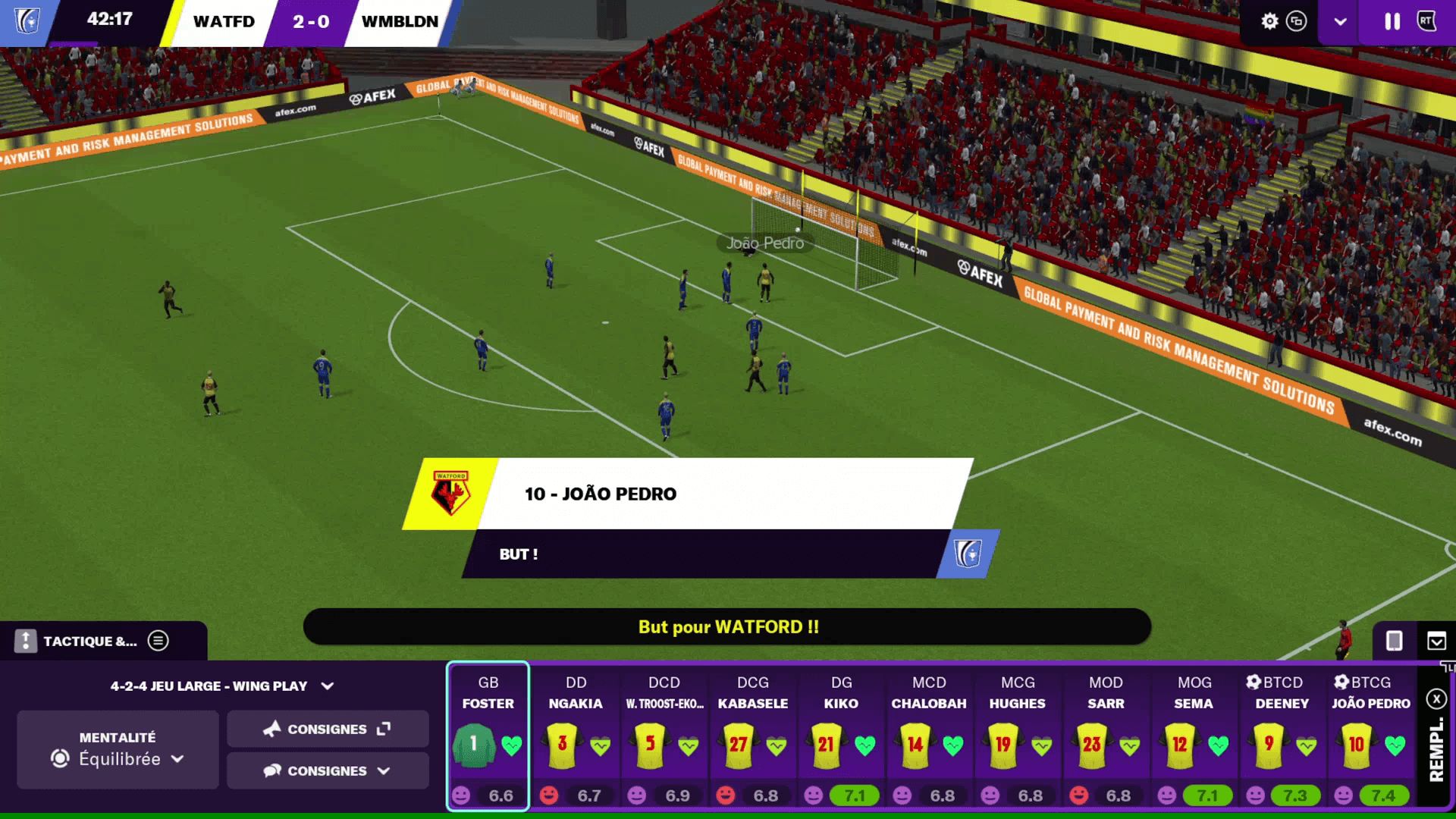Open the hamburger menu beside Tactique
Image resolution: width=1456 pixels, height=819 pixels.
[158, 641]
